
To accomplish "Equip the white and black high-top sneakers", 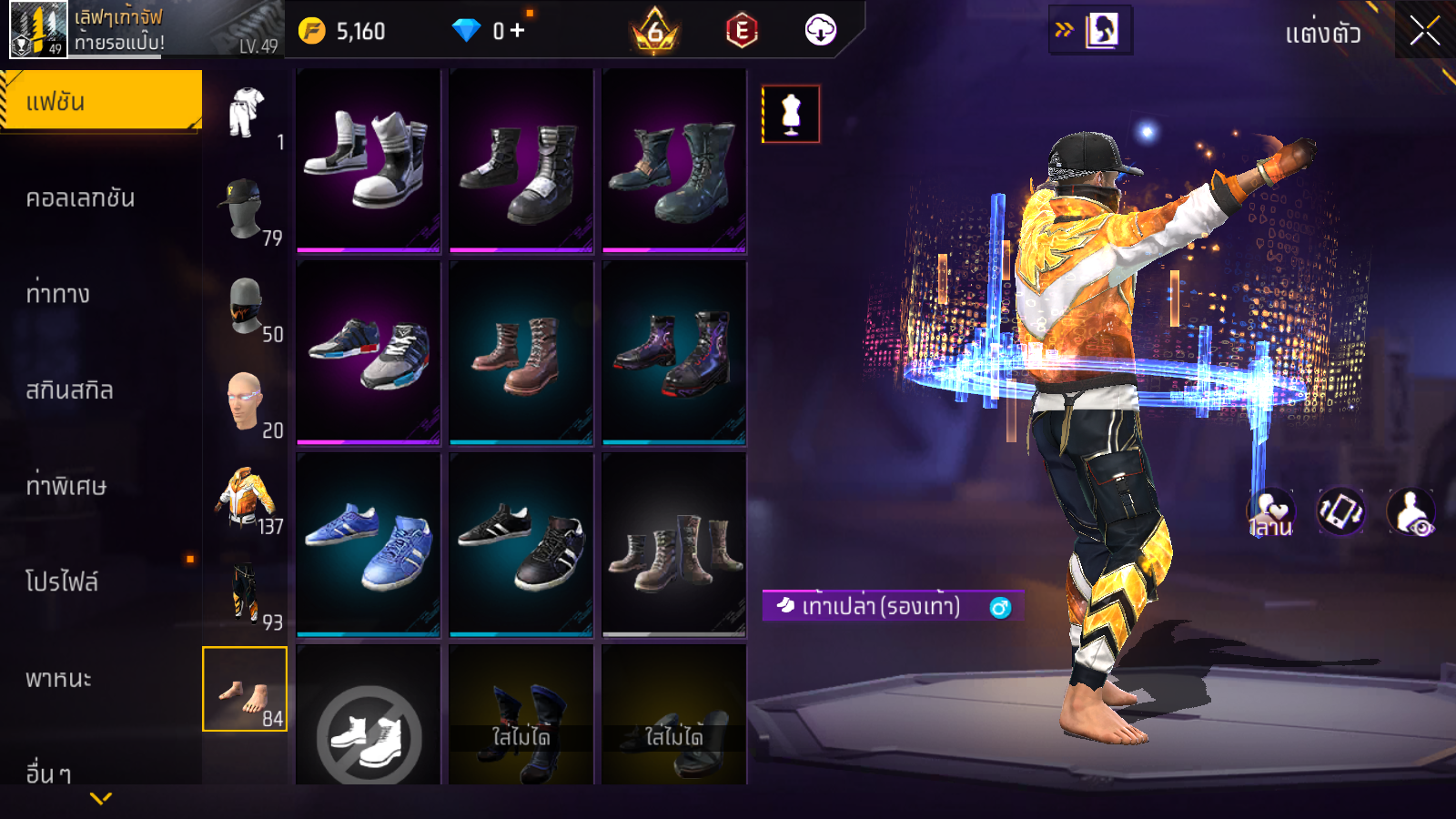I will pyautogui.click(x=369, y=159).
